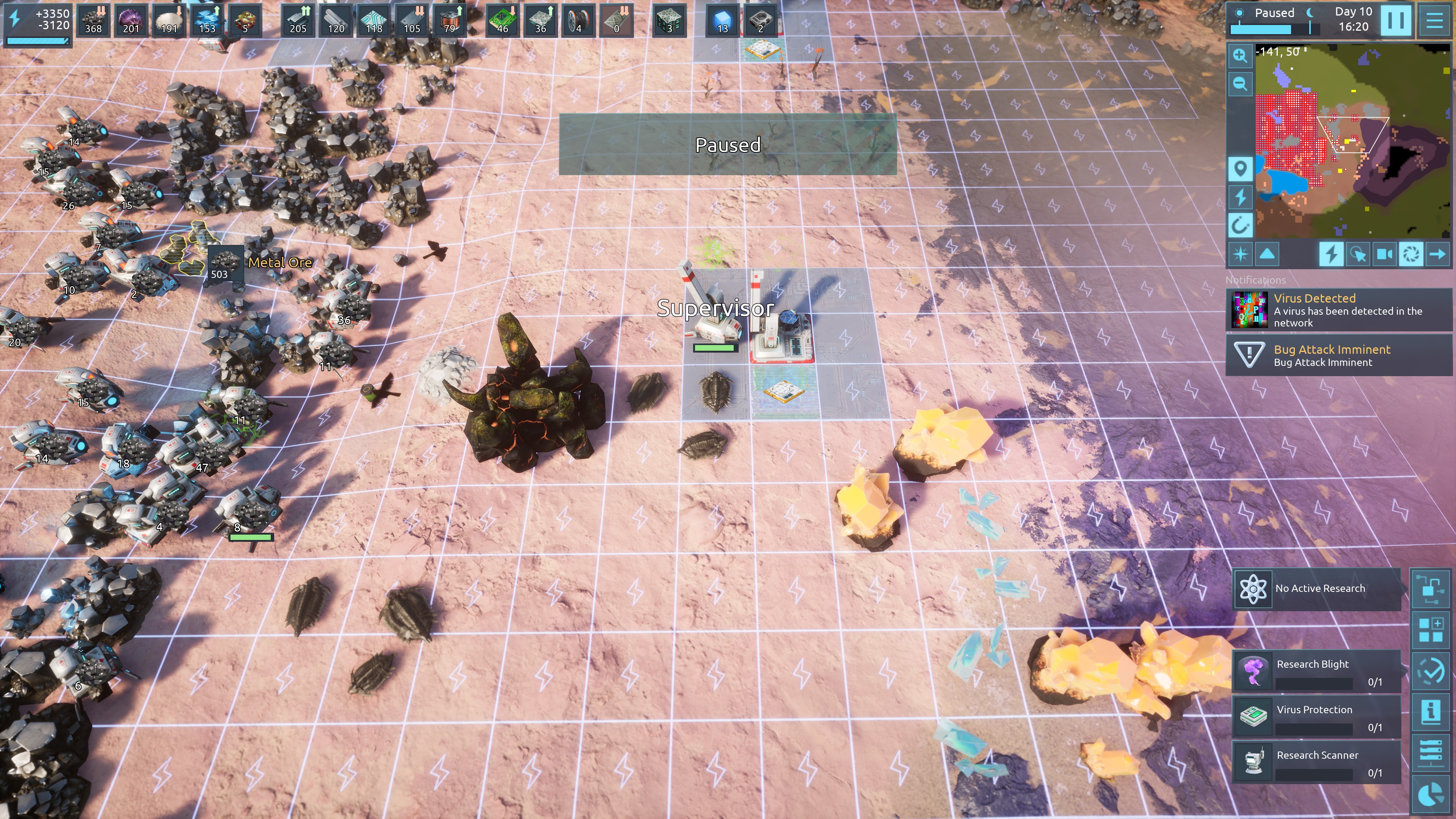The image size is (1456, 819).
Task: Open the hamburger main menu
Action: click(x=1434, y=20)
